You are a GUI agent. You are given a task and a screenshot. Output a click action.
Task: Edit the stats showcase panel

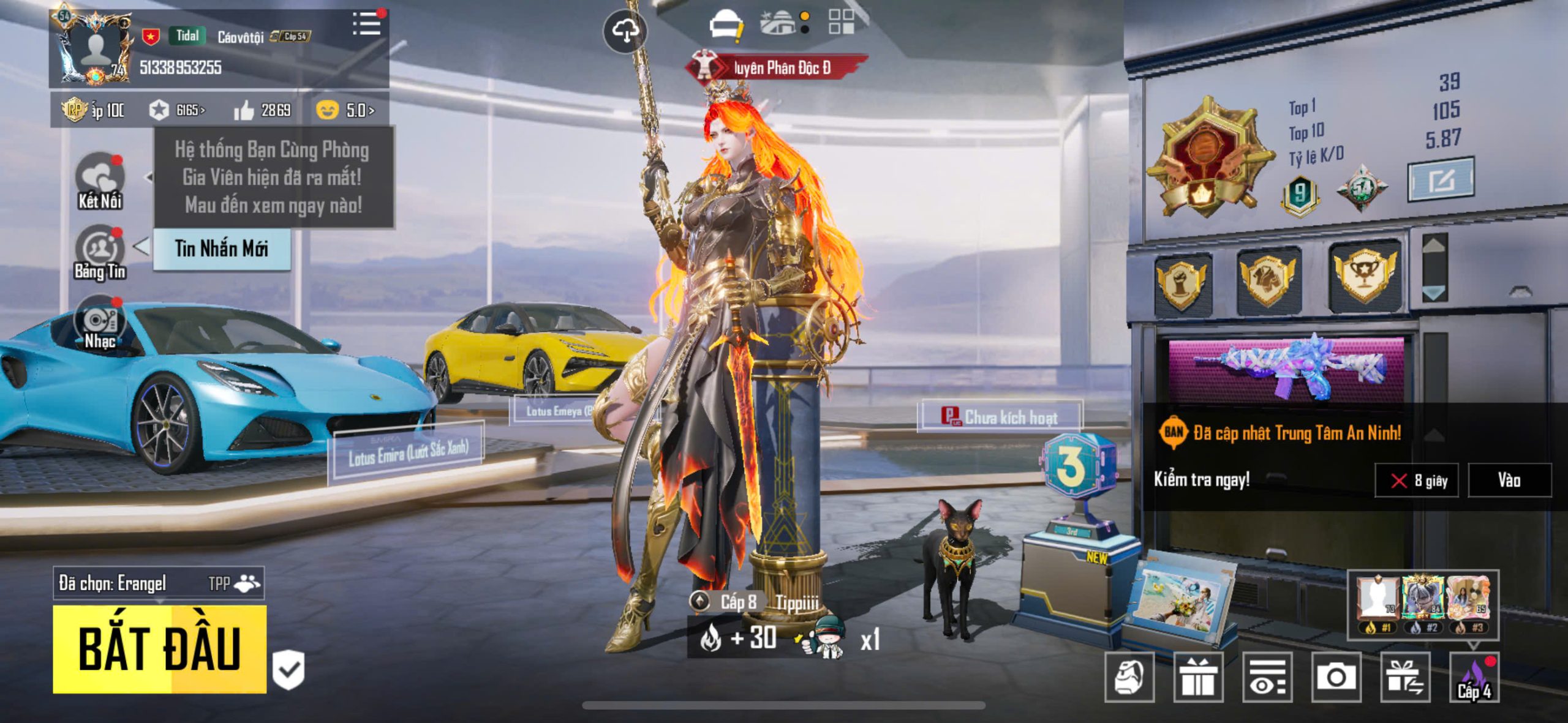click(x=1441, y=179)
